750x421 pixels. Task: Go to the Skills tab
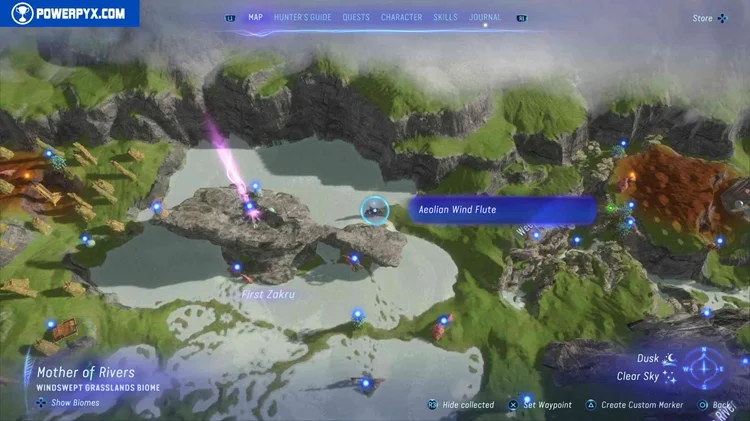click(445, 17)
